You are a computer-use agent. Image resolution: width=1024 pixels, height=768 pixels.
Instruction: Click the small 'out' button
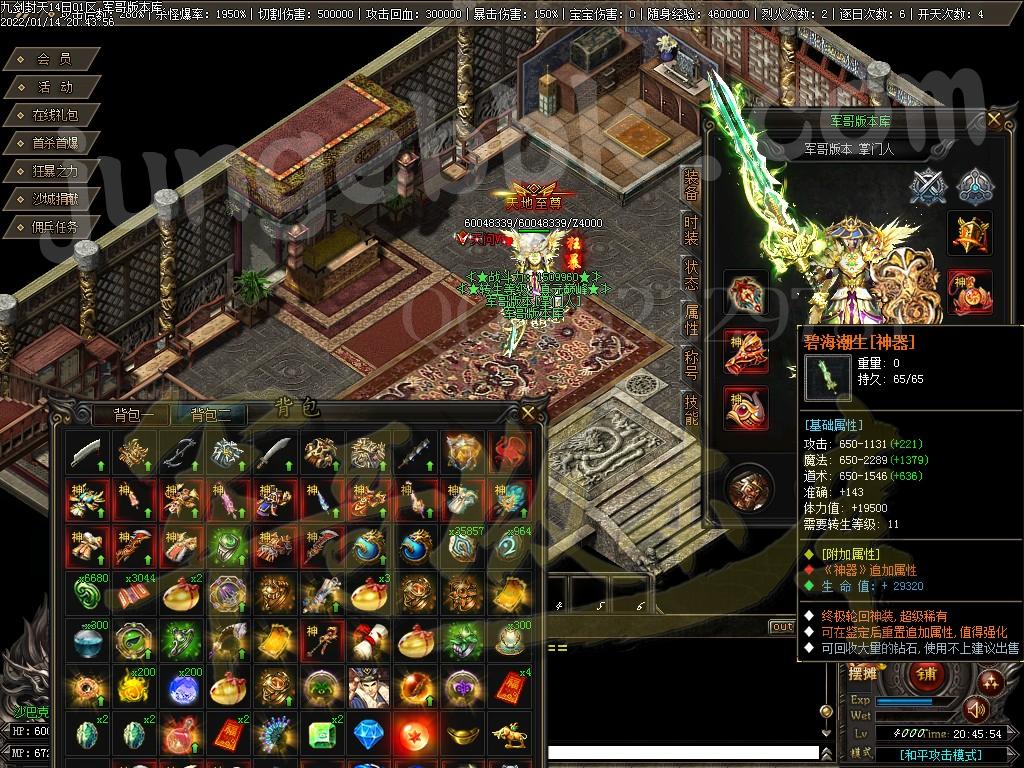[x=781, y=627]
